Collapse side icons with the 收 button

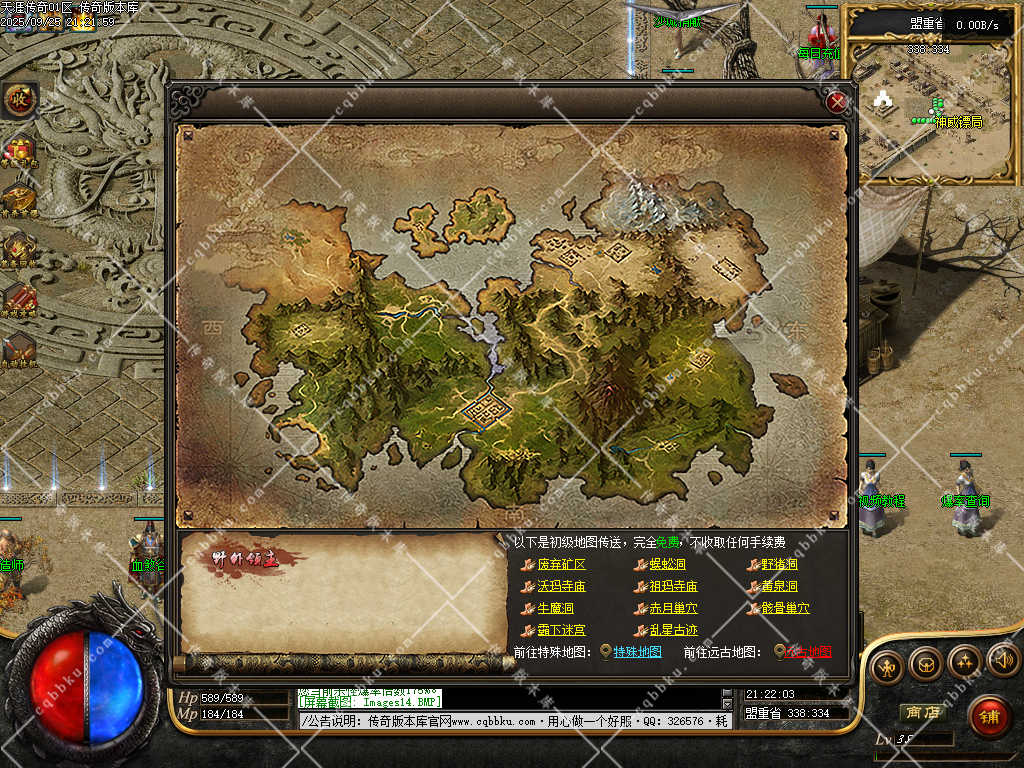pyautogui.click(x=18, y=99)
